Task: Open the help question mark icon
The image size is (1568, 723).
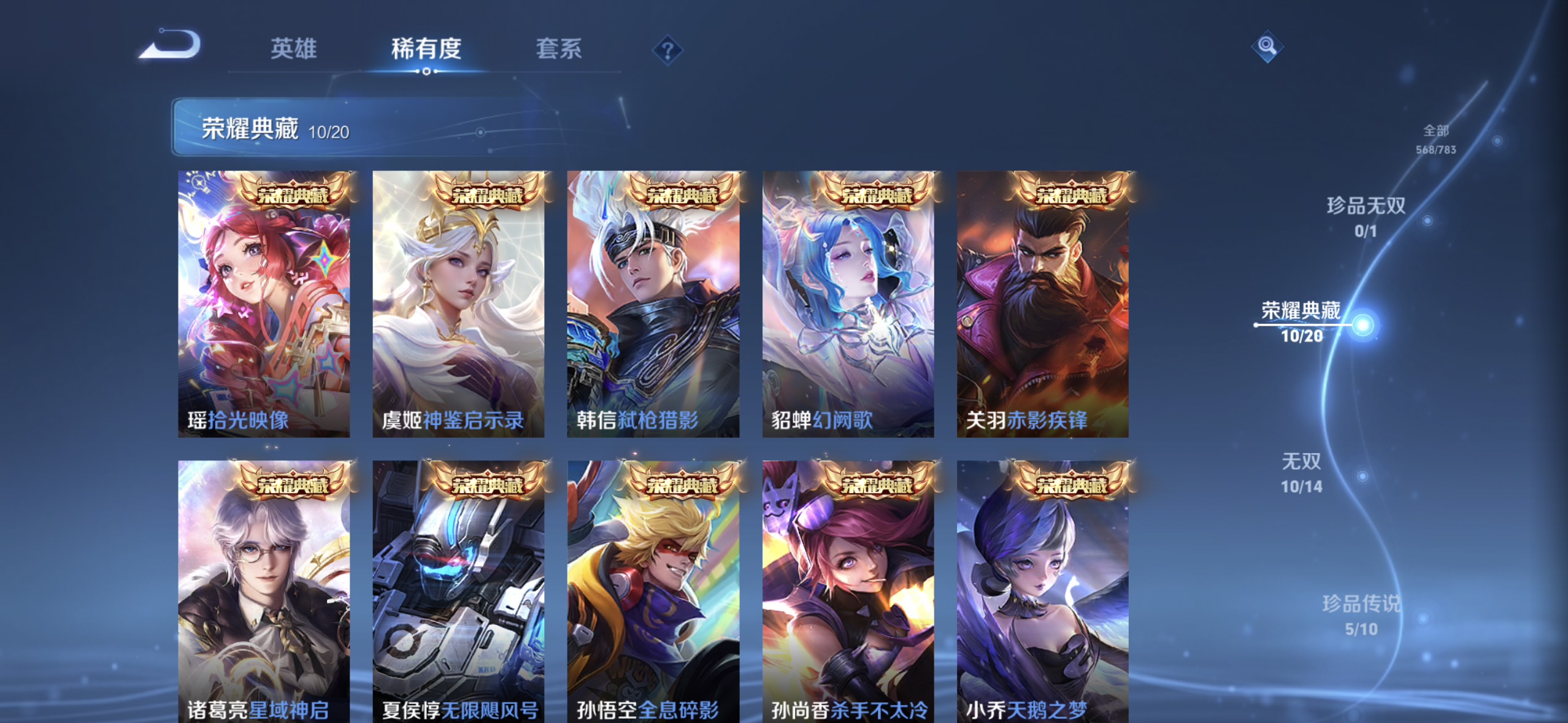Action: coord(668,49)
